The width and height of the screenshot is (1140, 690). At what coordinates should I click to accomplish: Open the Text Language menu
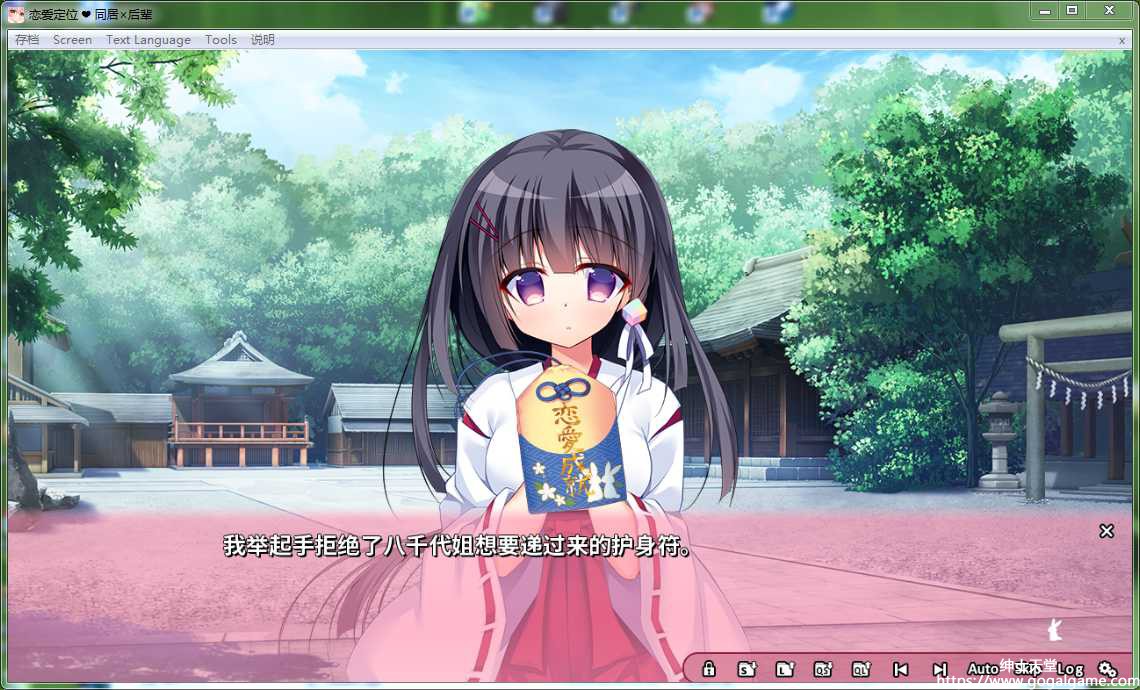pos(148,40)
